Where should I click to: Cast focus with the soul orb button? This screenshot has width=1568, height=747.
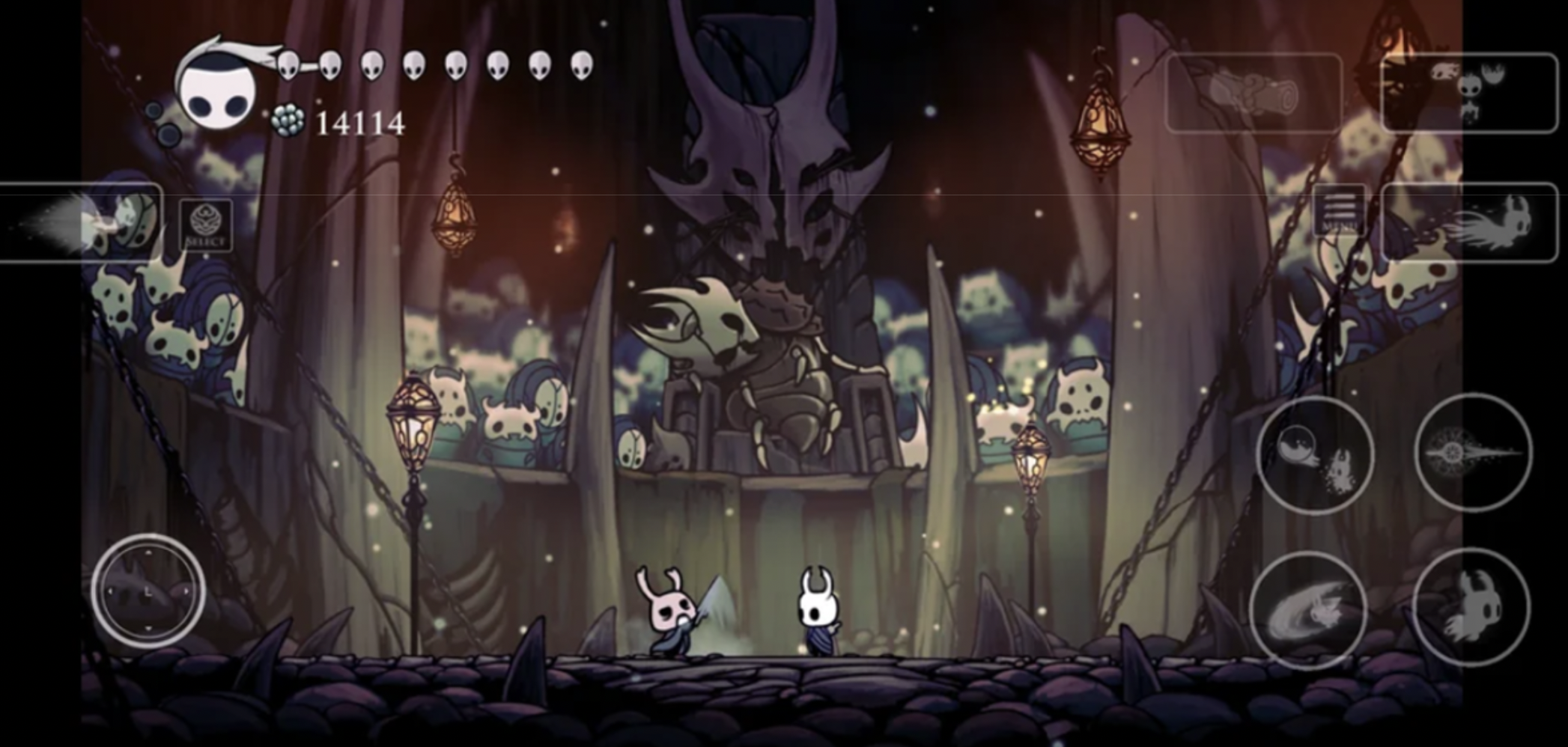1315,455
